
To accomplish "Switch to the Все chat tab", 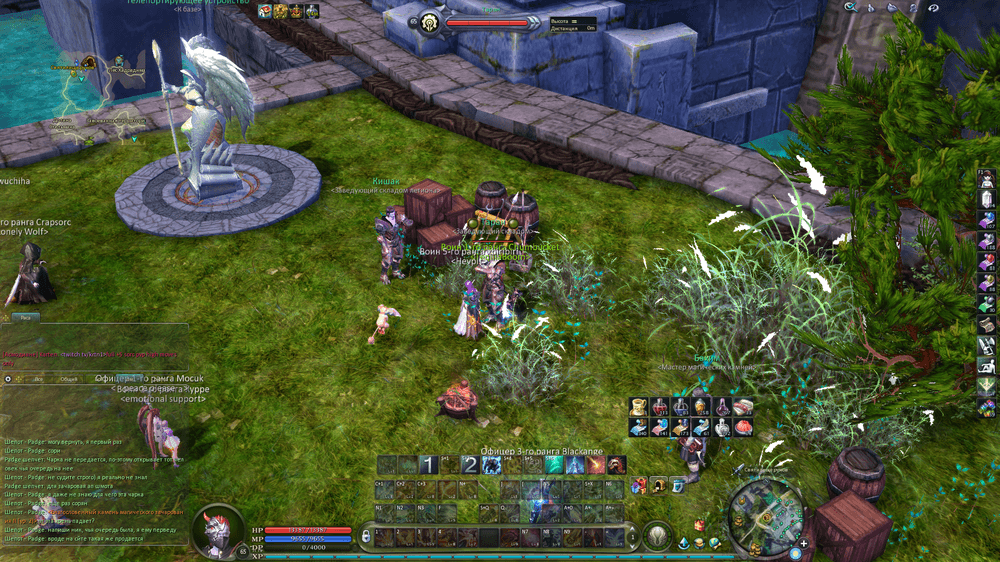I will [38, 379].
